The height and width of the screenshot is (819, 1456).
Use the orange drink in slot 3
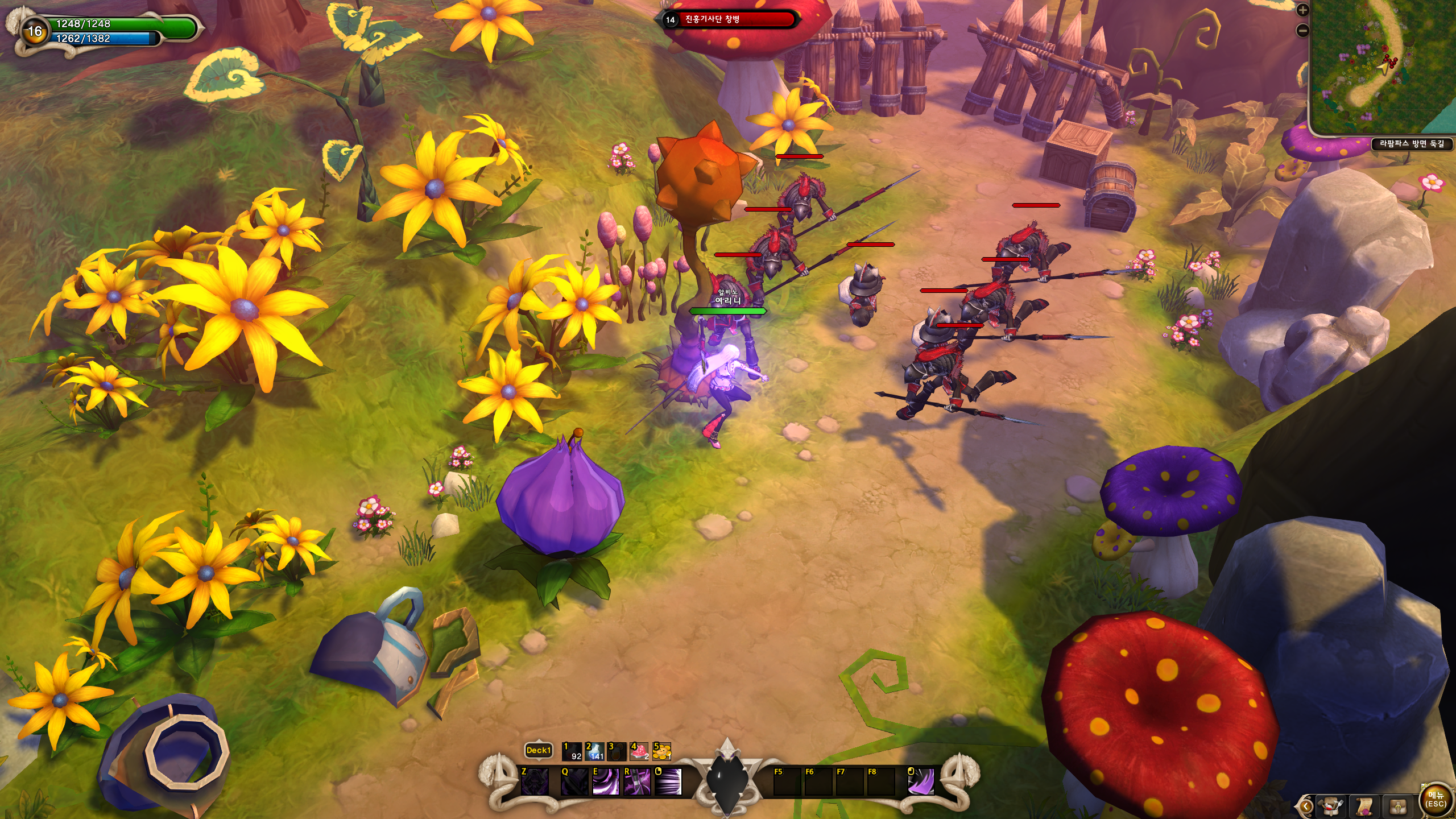point(617,751)
